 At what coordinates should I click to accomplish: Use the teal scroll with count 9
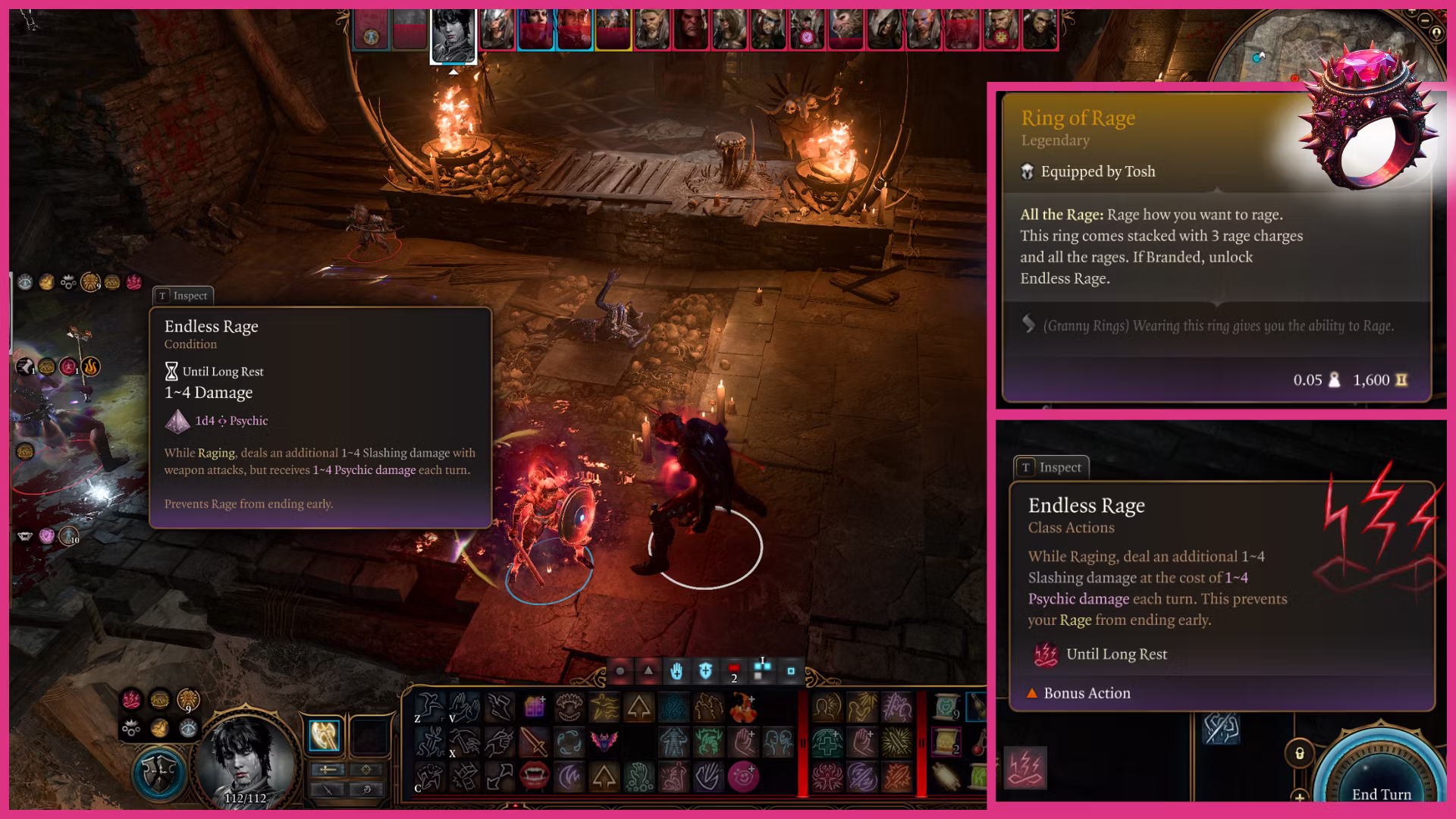[x=947, y=708]
